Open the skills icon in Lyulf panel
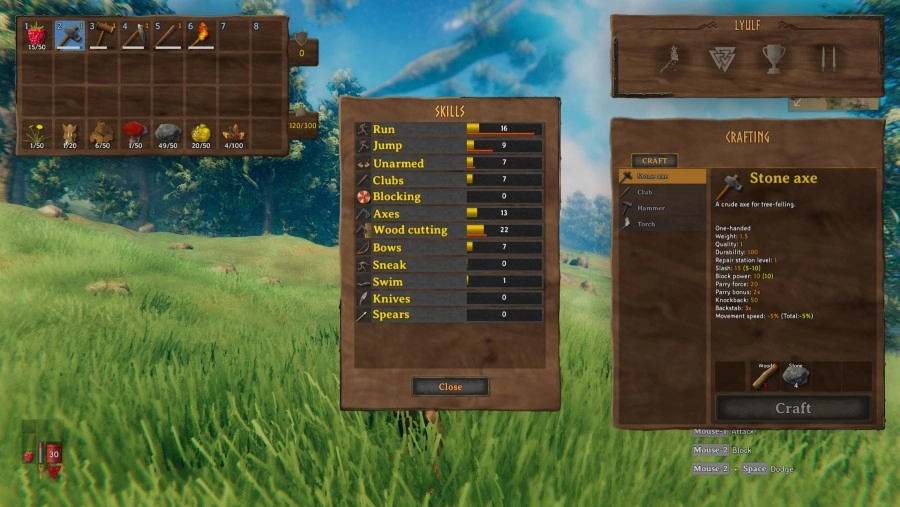This screenshot has width=900, height=507. coord(669,59)
